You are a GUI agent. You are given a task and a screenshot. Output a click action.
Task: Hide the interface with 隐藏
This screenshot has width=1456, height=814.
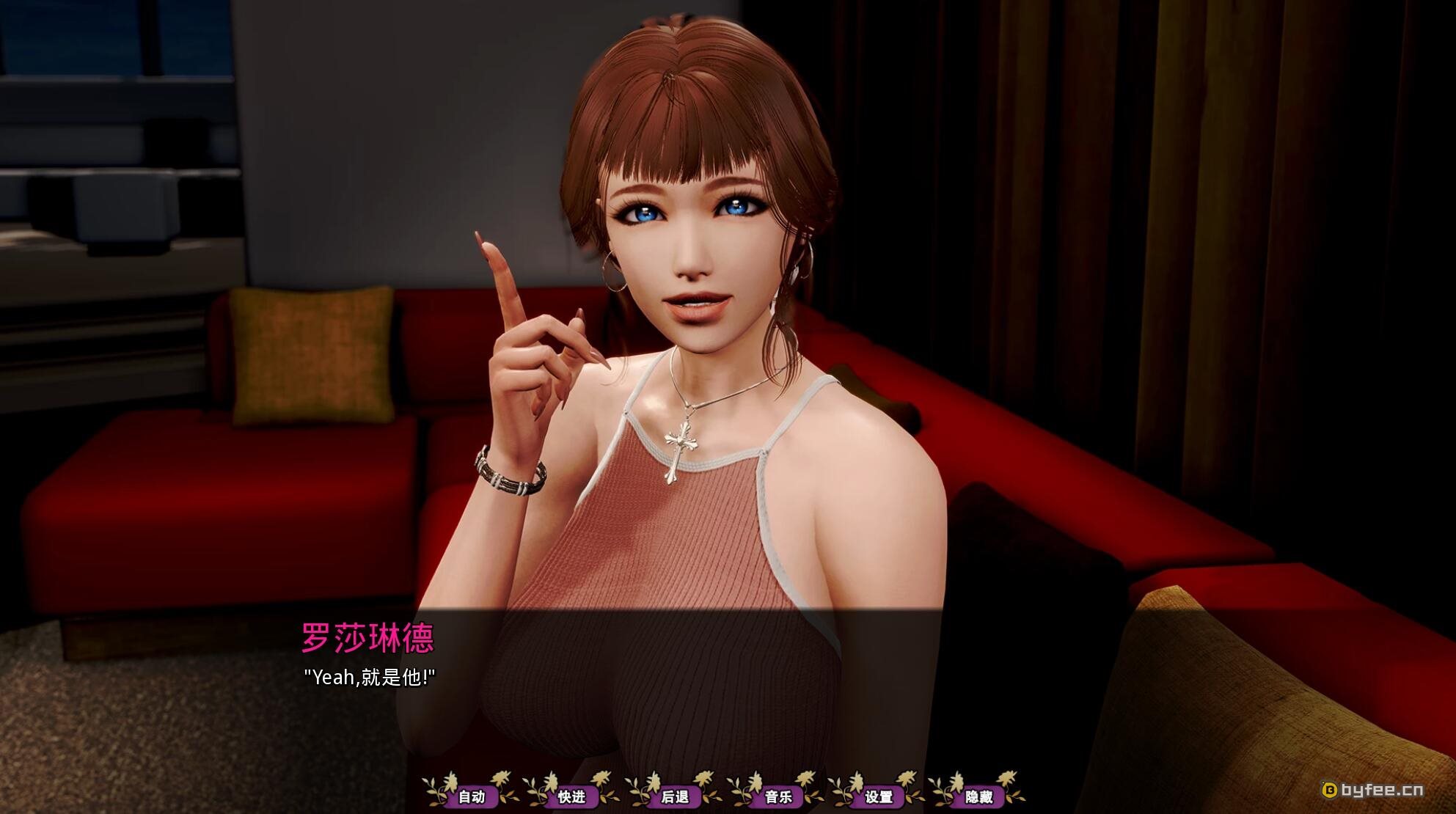coord(978,796)
